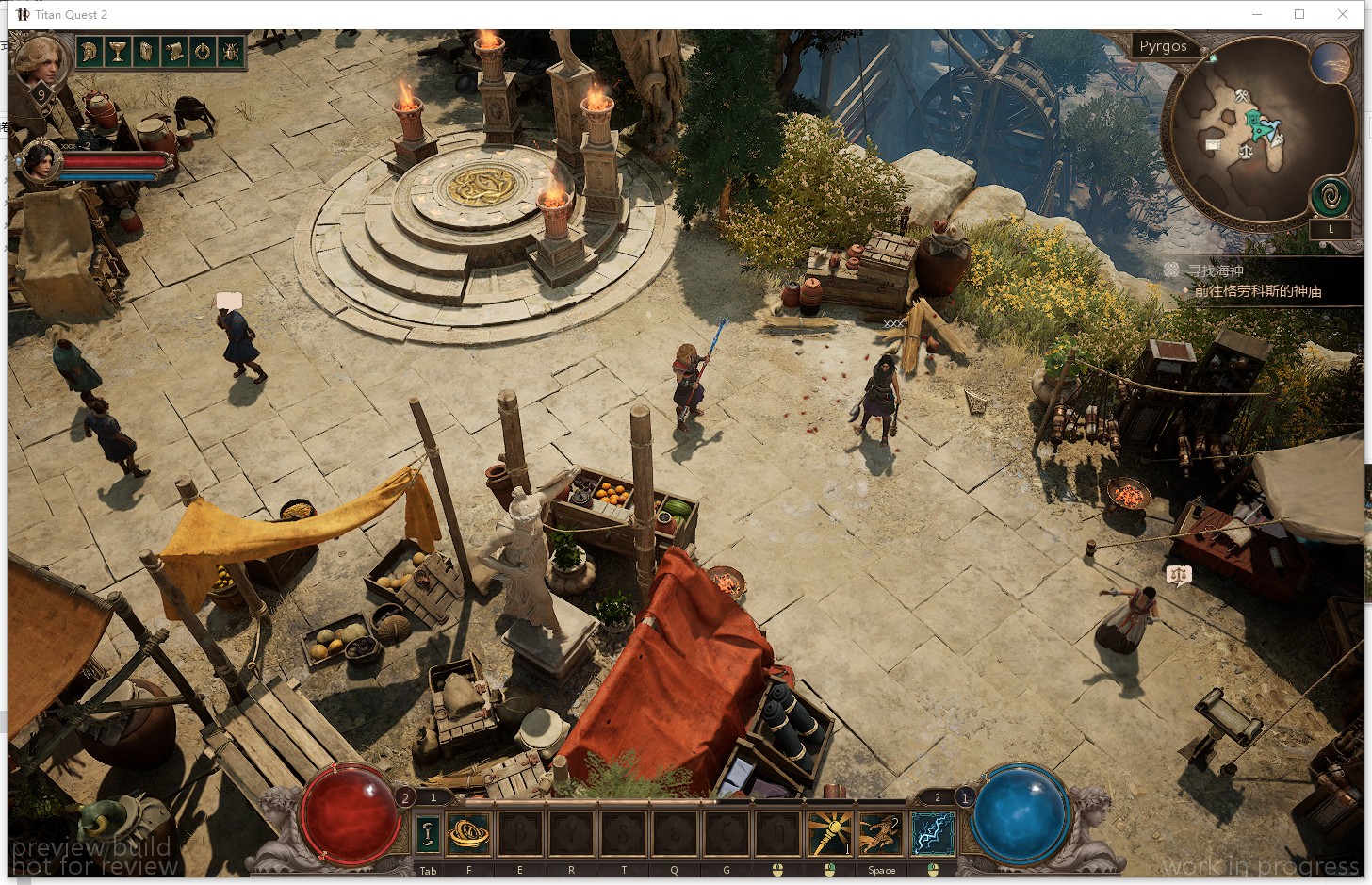Activate the running figure dodge skill

coord(880,833)
